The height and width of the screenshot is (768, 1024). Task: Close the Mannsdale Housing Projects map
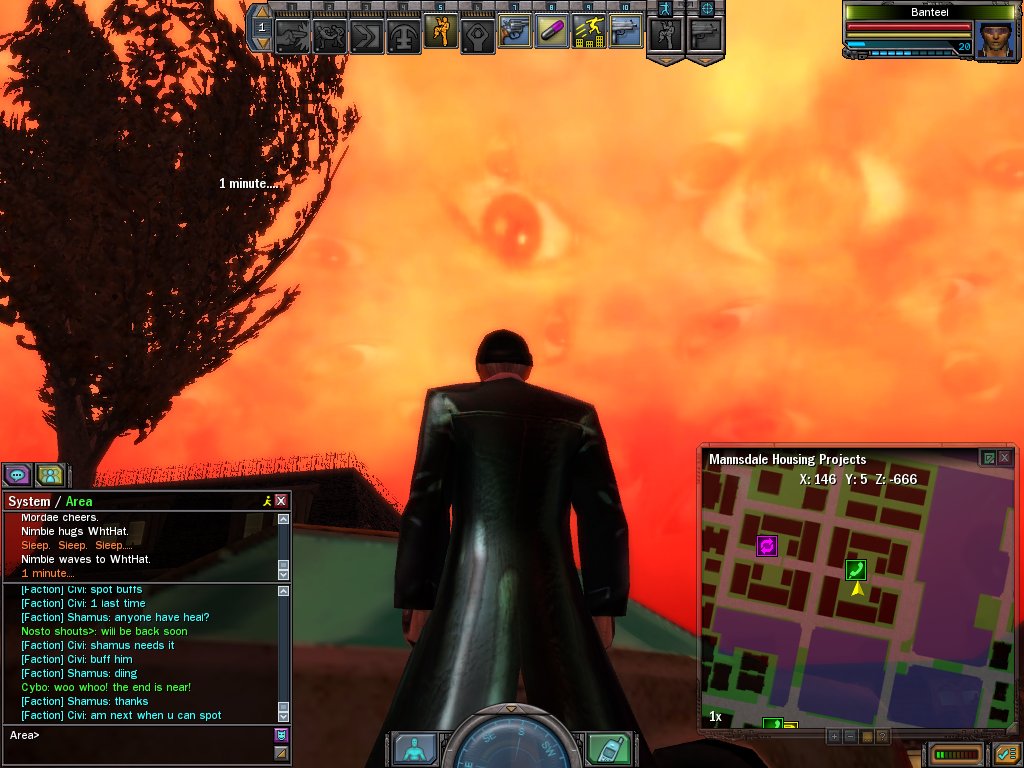[1005, 458]
